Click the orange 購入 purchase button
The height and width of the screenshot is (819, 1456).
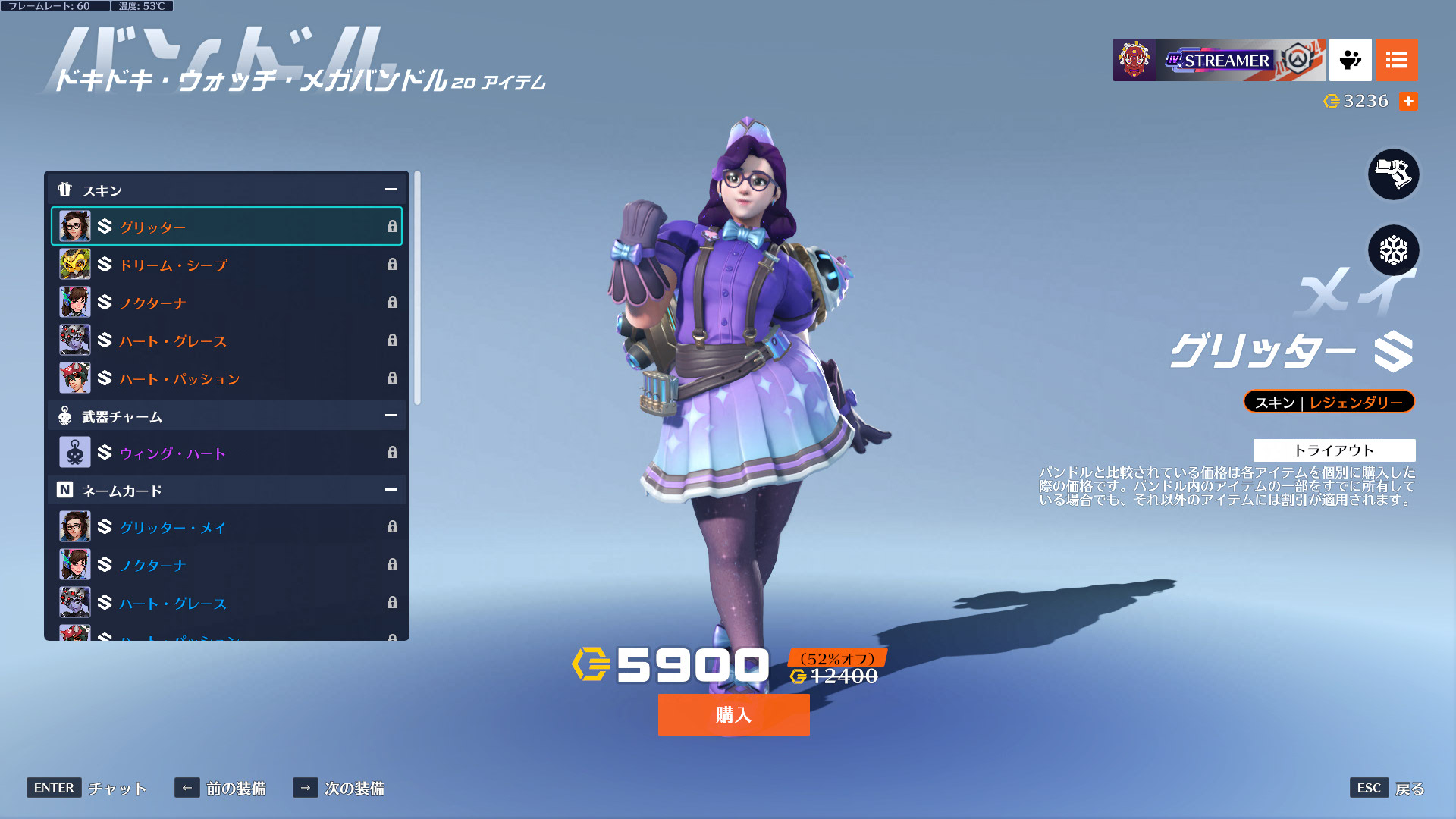coord(733,714)
